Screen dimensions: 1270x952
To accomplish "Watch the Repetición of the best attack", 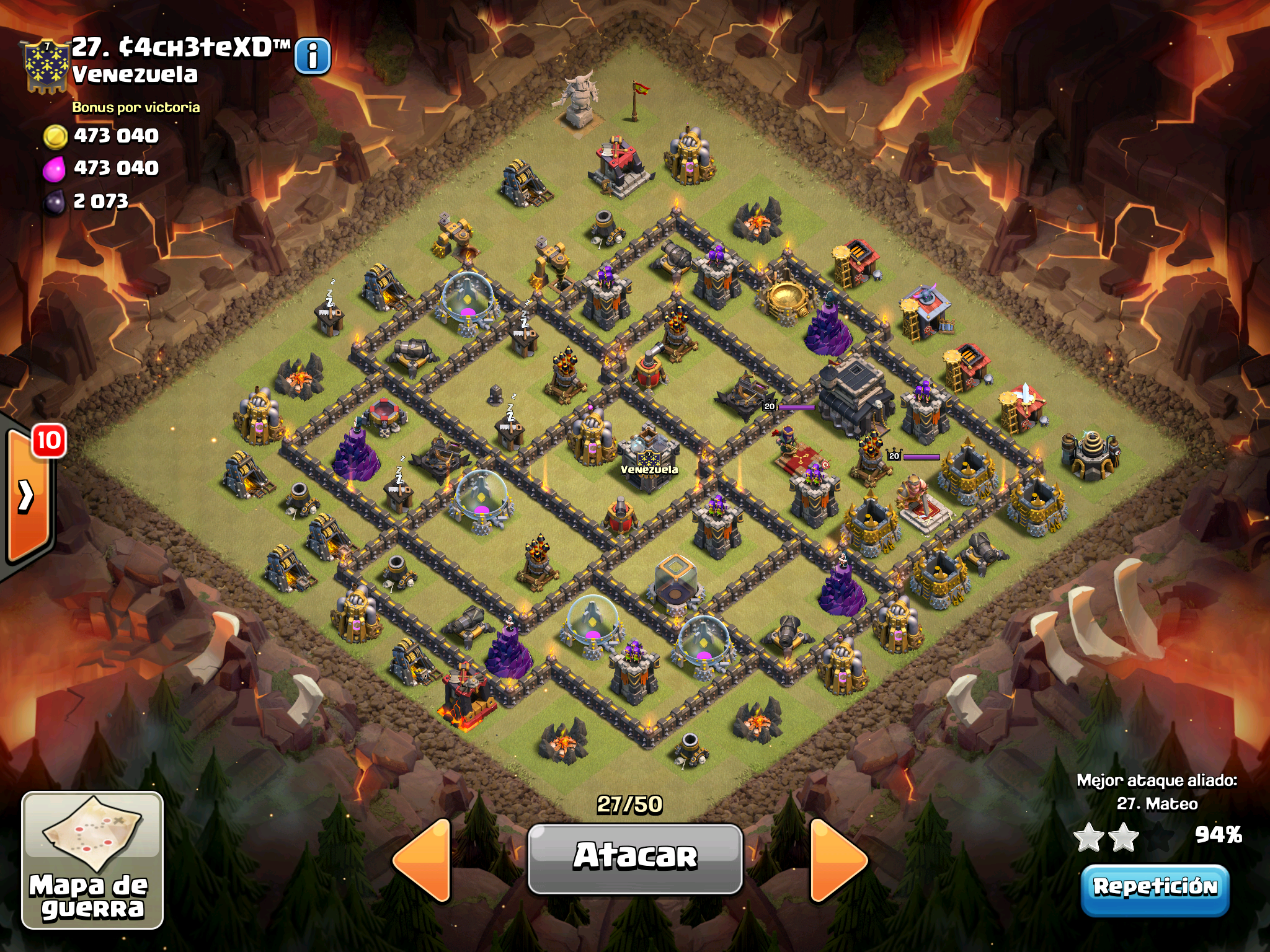I will click(x=1155, y=889).
